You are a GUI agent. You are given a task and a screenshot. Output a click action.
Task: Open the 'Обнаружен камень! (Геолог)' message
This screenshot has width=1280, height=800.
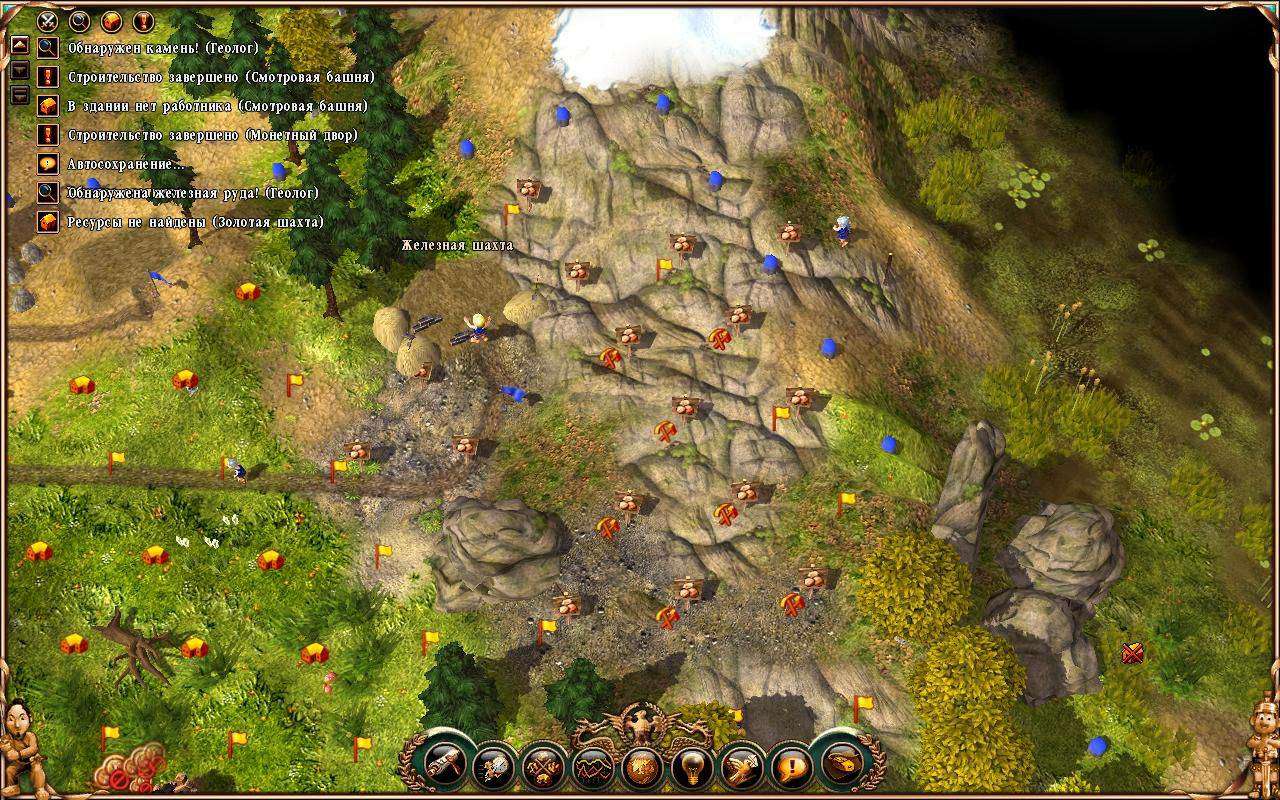163,47
